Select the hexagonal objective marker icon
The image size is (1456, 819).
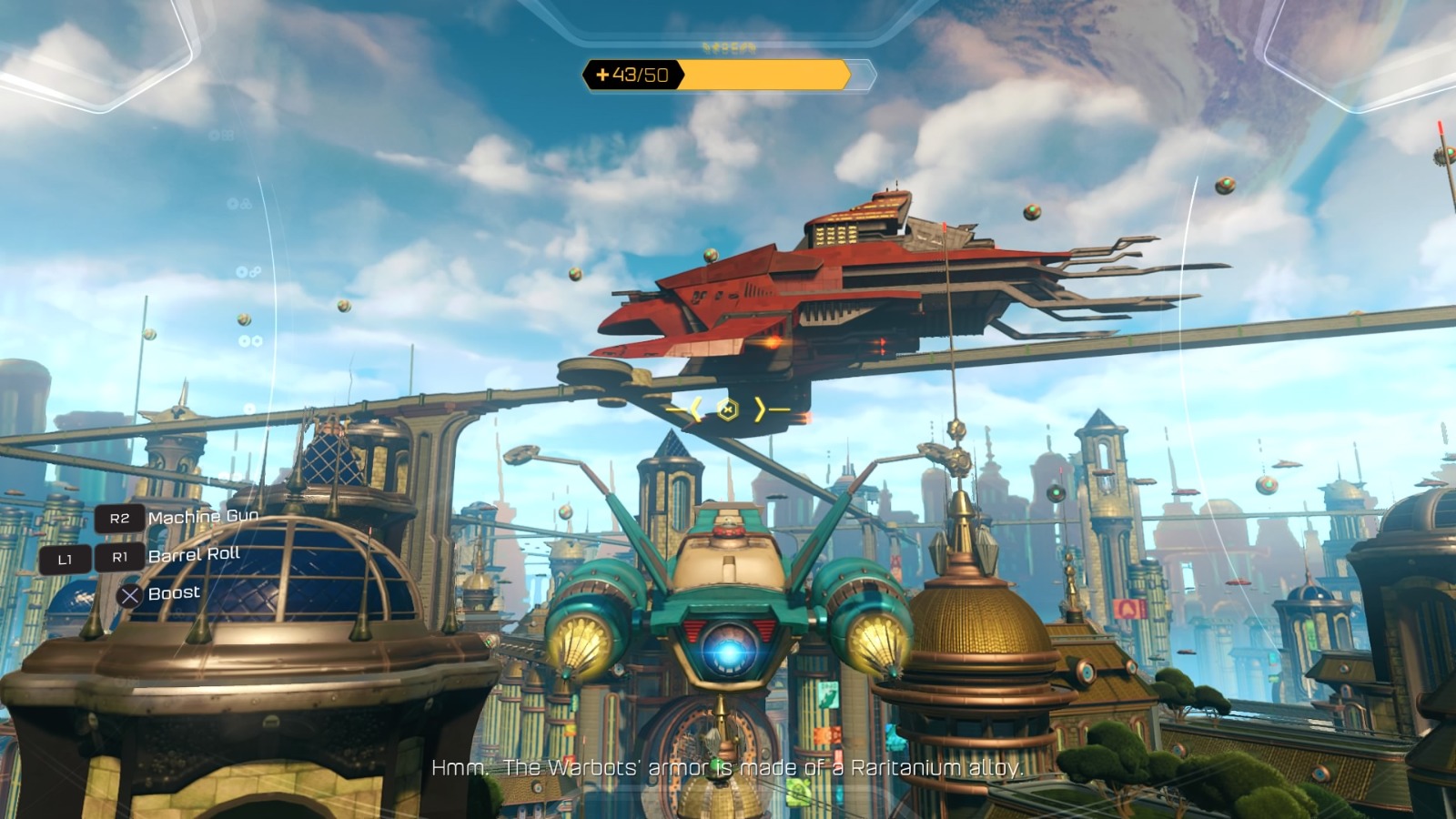[x=727, y=409]
